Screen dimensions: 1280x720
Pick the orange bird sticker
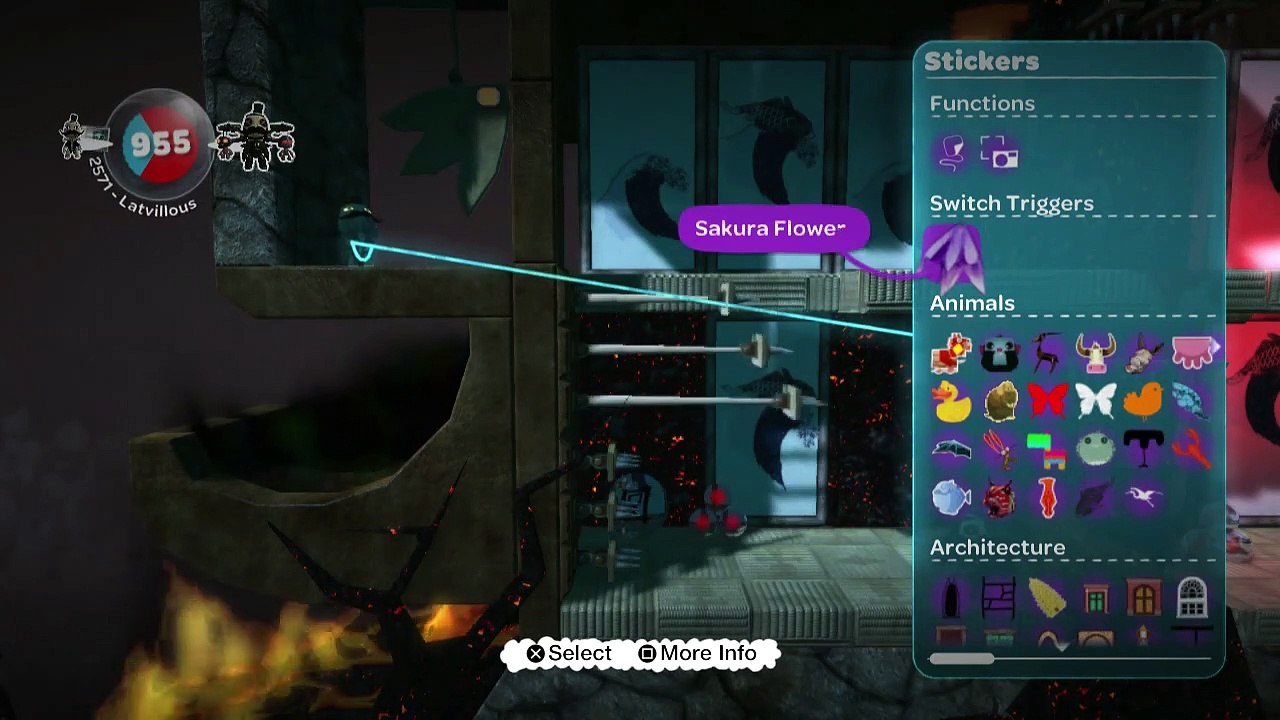(1143, 400)
